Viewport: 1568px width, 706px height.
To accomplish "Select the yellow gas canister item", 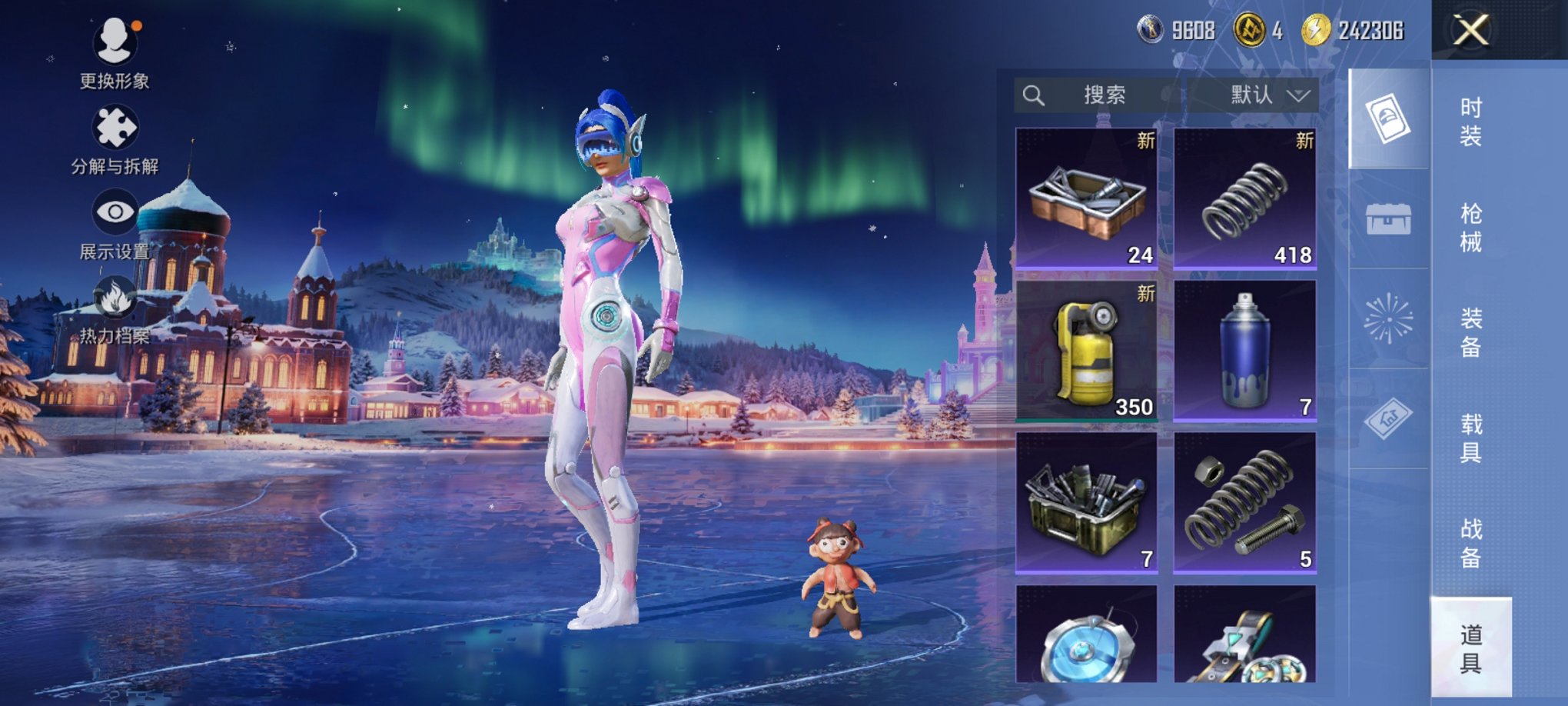I will pyautogui.click(x=1087, y=350).
